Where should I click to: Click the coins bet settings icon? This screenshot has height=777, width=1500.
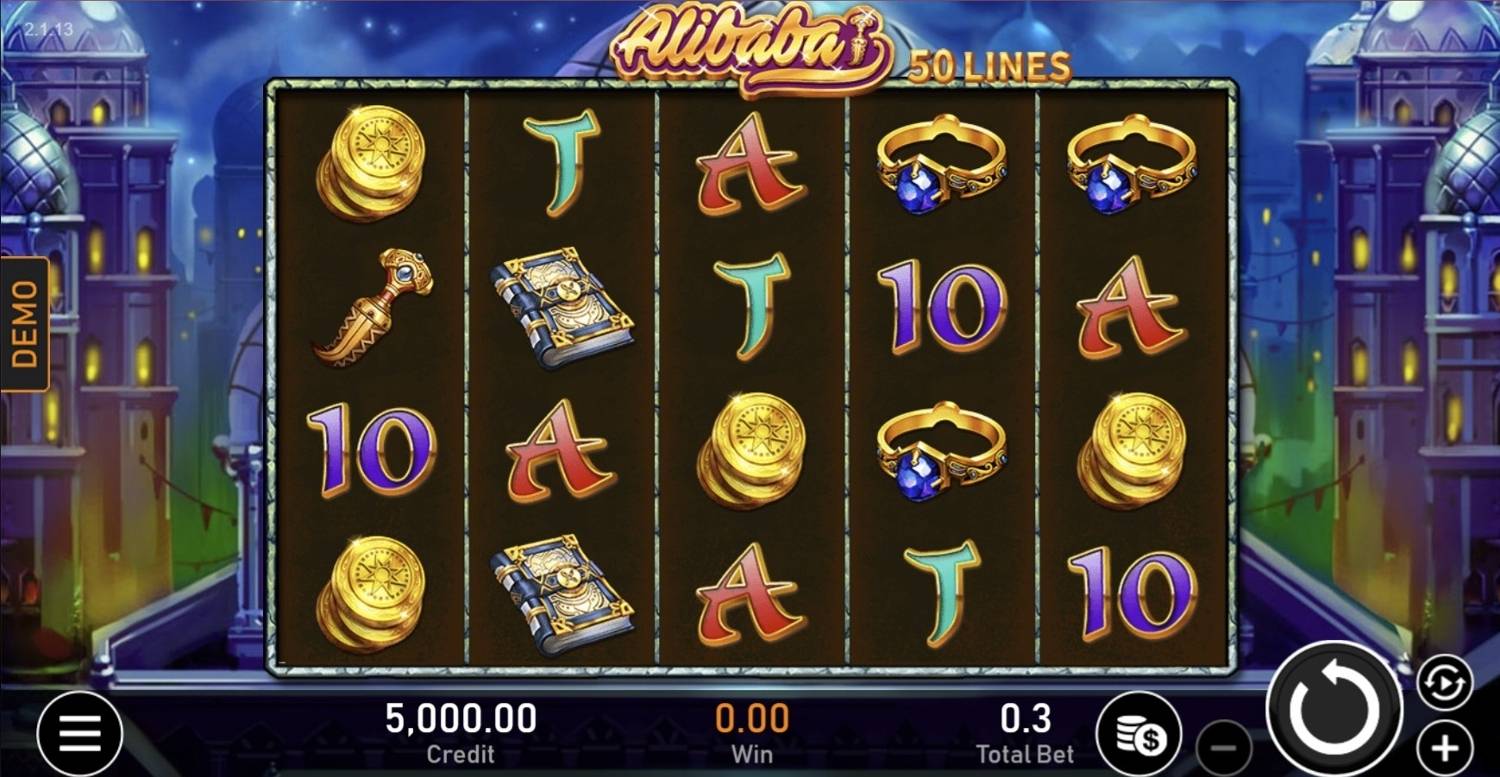click(1140, 731)
